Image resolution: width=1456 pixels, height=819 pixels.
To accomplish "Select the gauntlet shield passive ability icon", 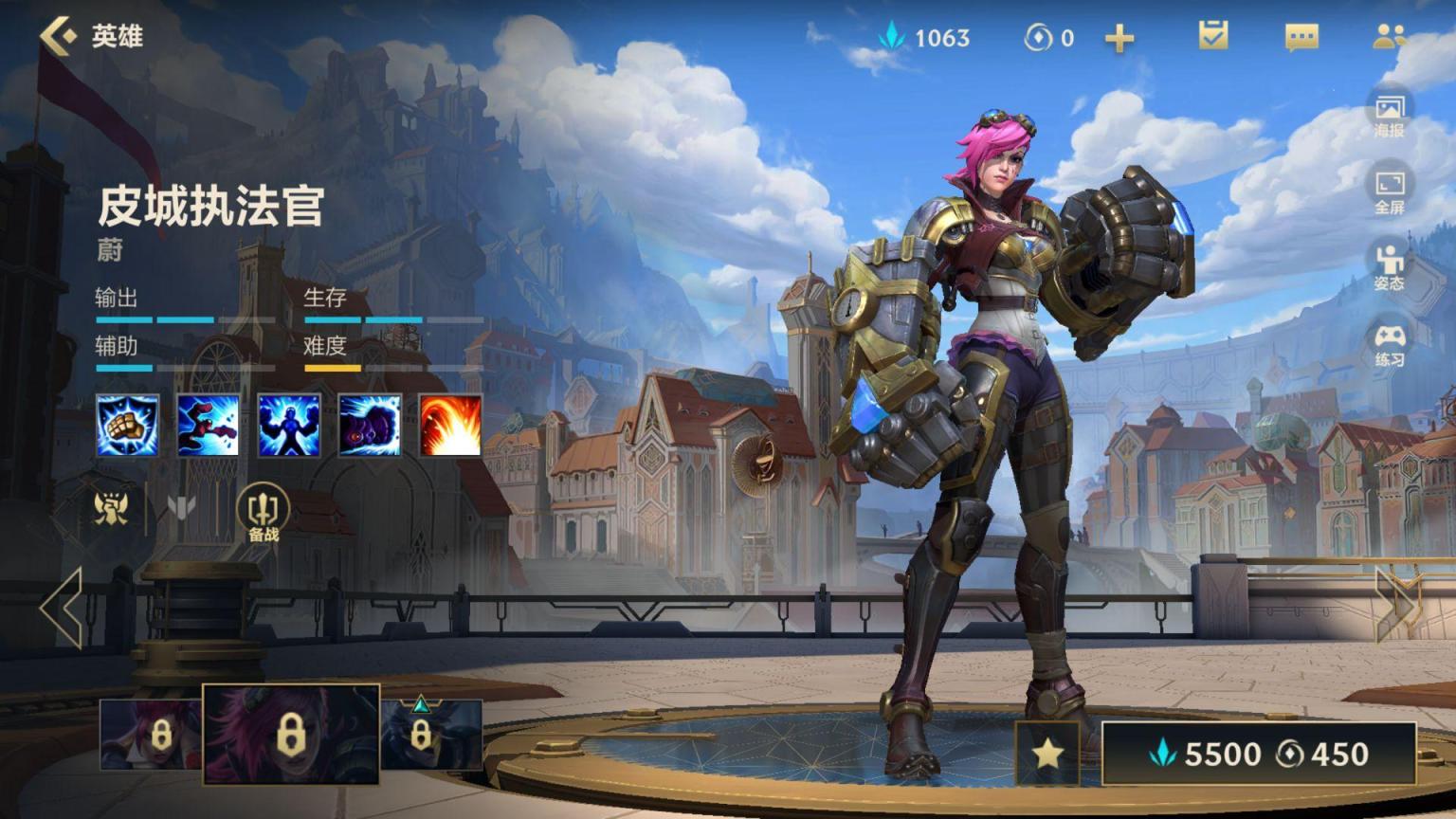I will point(128,426).
